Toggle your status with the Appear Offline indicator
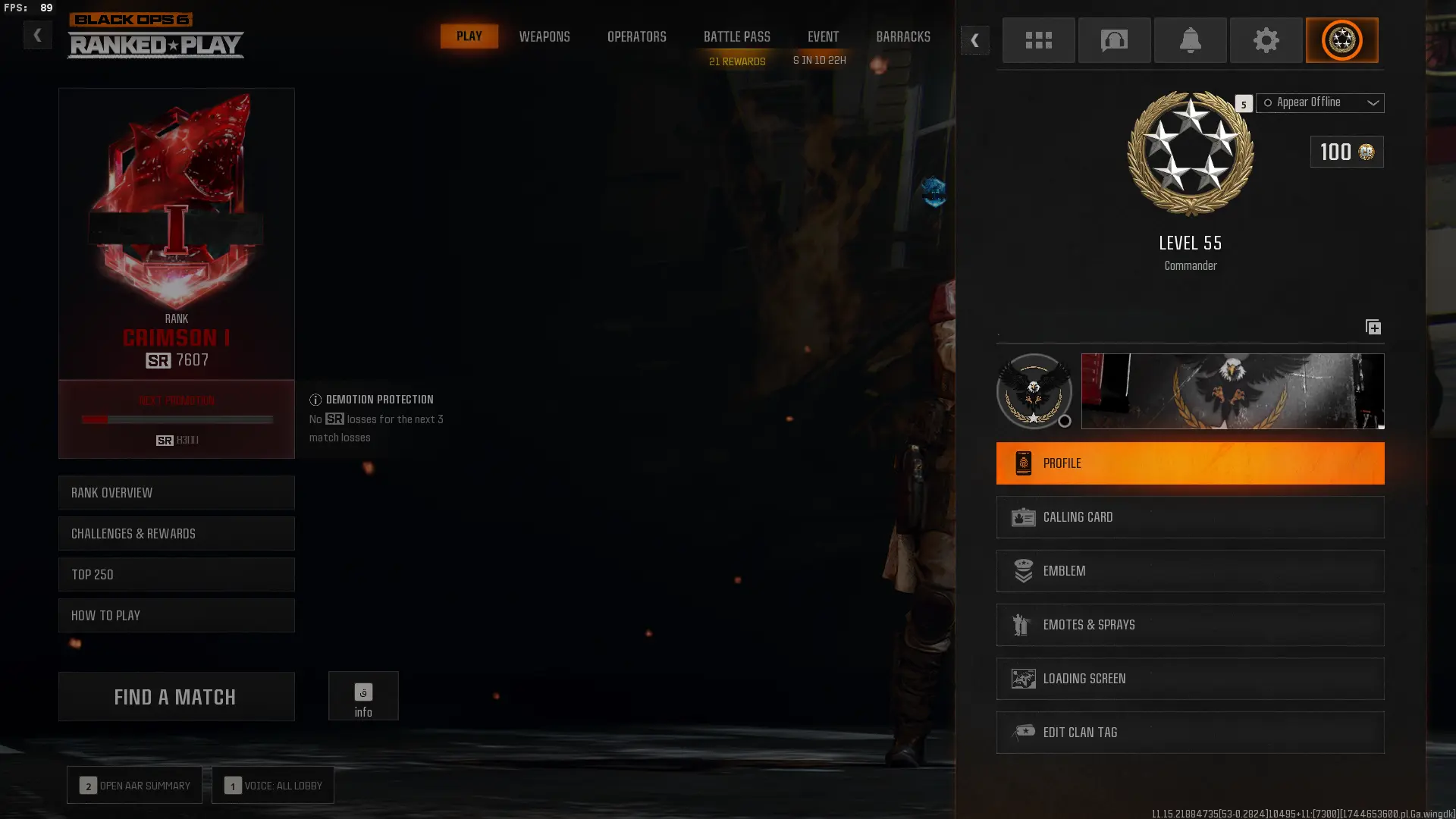The height and width of the screenshot is (819, 1456). tap(1267, 102)
